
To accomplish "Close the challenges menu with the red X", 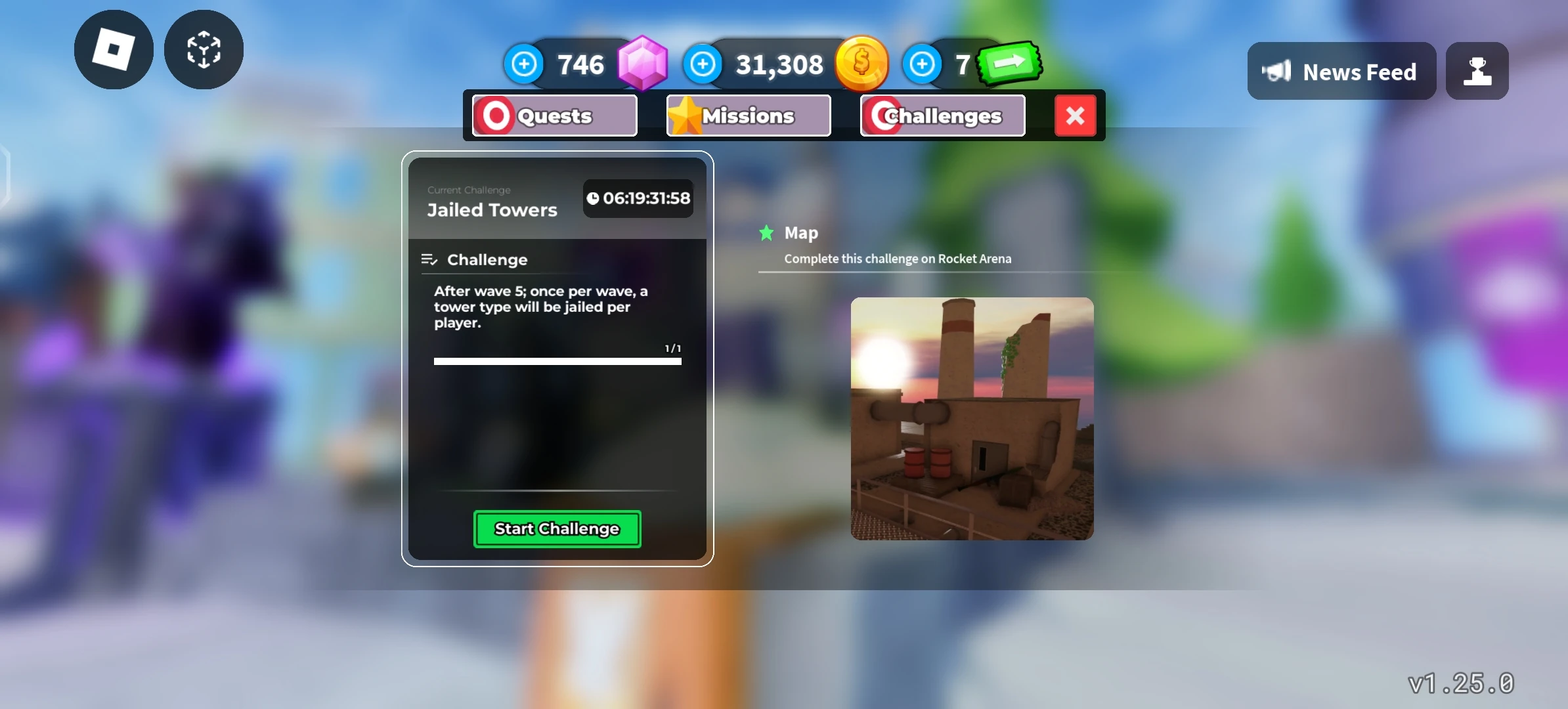I will click(x=1076, y=116).
